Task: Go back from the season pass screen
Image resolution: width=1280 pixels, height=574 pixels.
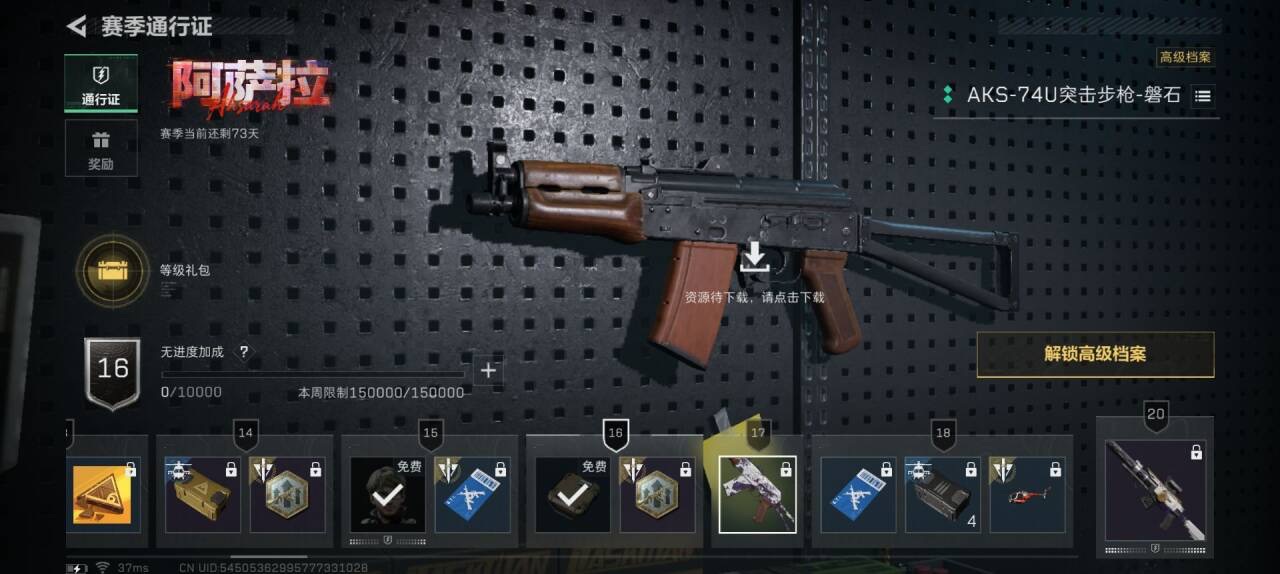Action: coord(77,26)
